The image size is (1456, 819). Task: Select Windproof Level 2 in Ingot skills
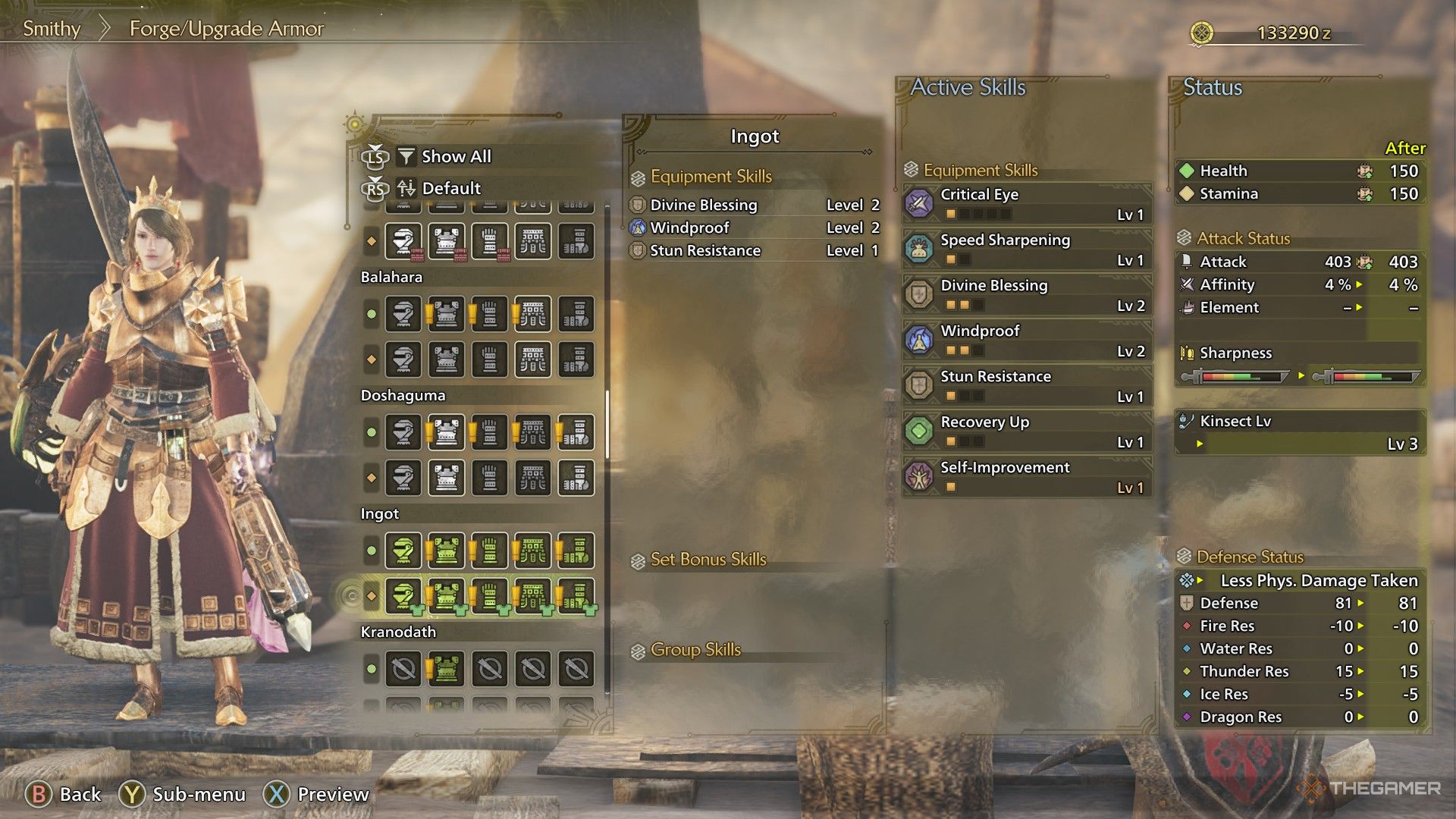(x=754, y=227)
